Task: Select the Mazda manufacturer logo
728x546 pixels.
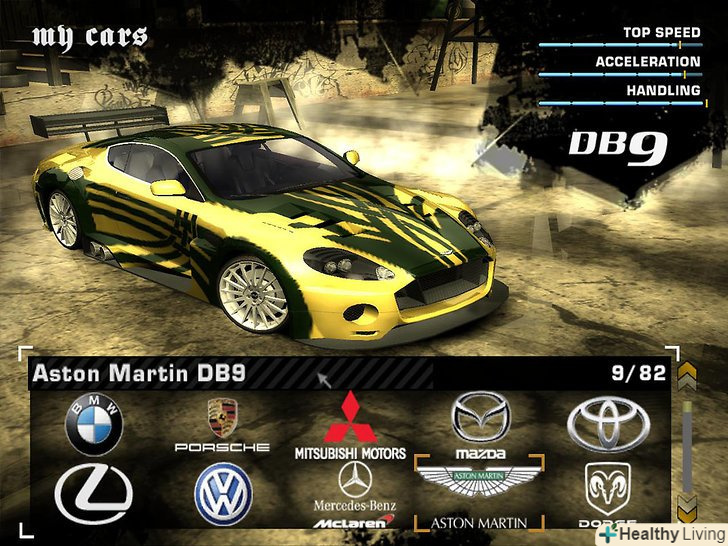Action: (480, 423)
